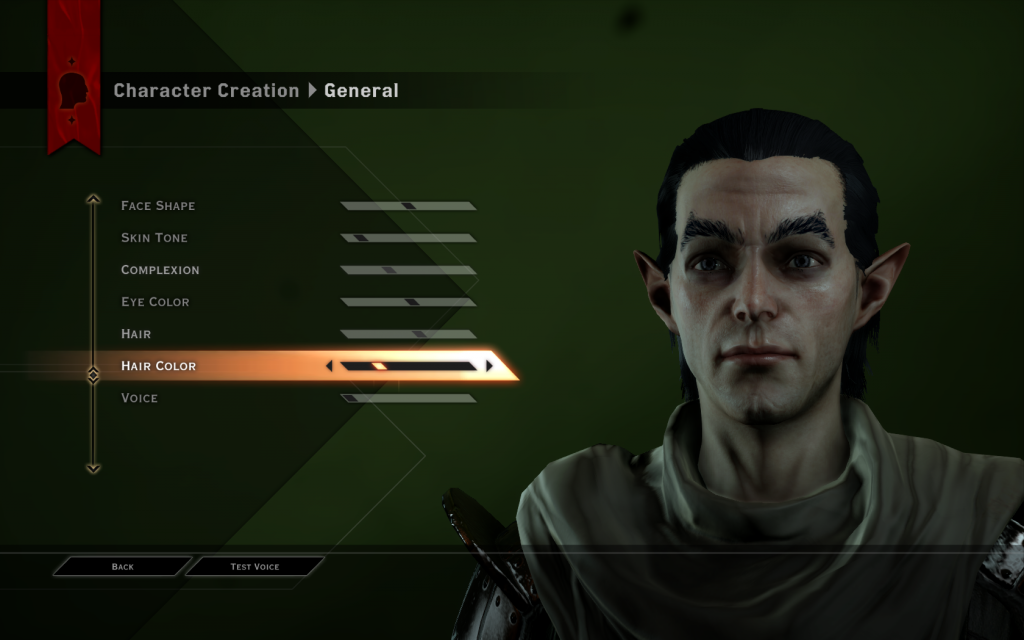The width and height of the screenshot is (1024, 640).
Task: Adjust the Skin Tone slider
Action: pyautogui.click(x=408, y=238)
